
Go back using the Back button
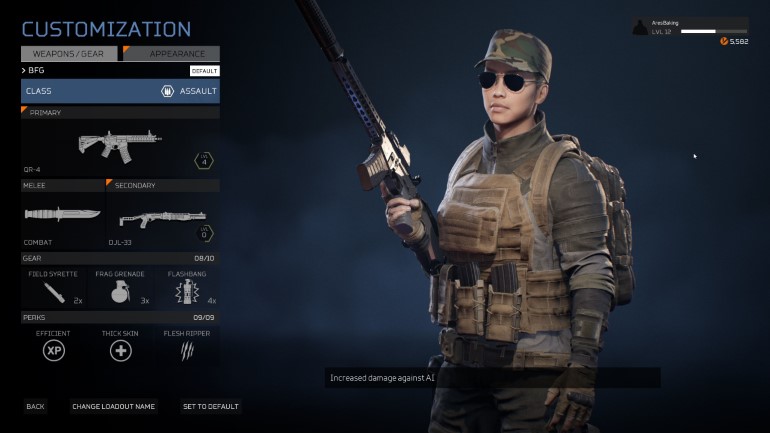pos(35,407)
